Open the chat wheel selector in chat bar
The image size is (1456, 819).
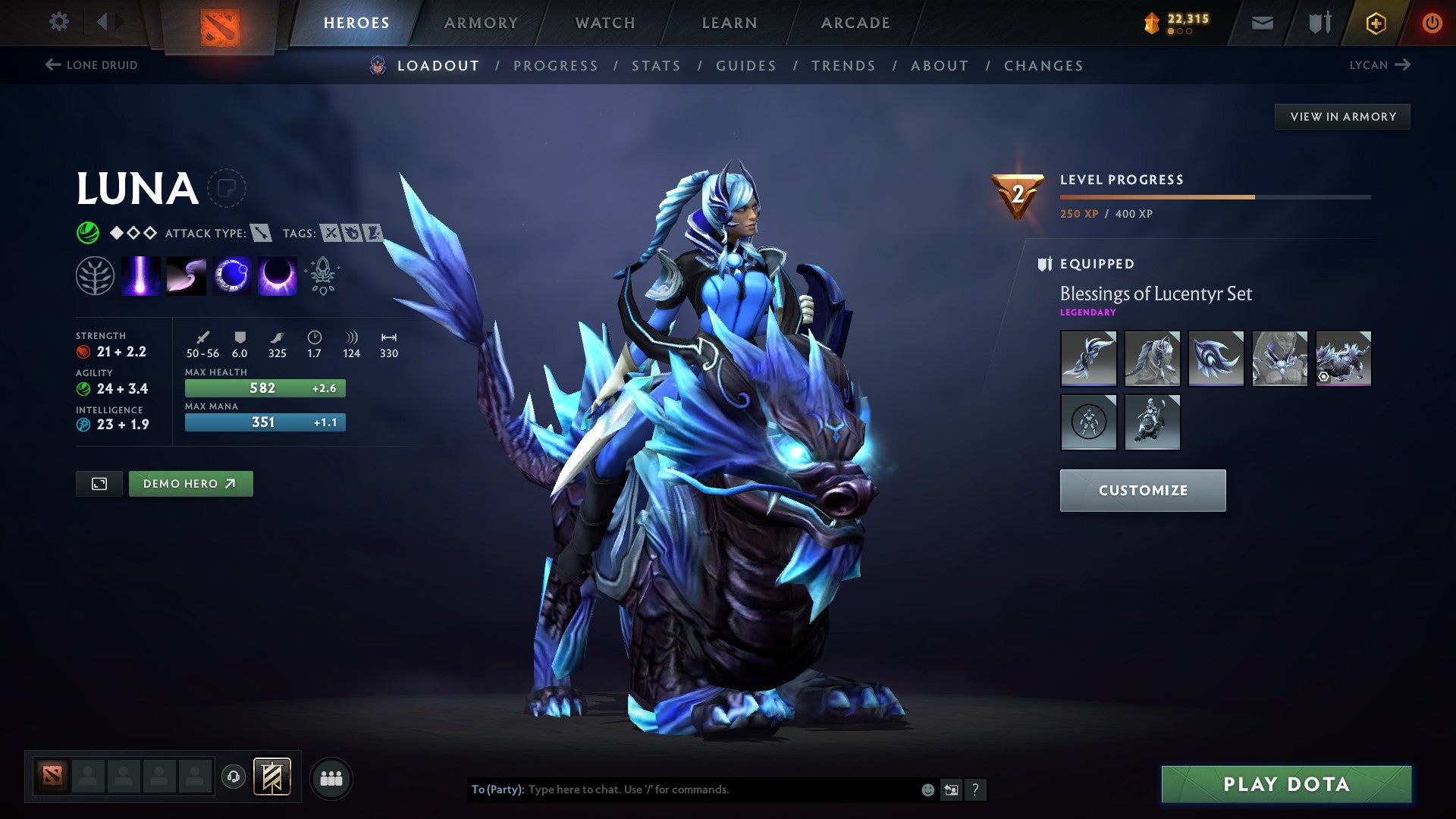(x=951, y=789)
